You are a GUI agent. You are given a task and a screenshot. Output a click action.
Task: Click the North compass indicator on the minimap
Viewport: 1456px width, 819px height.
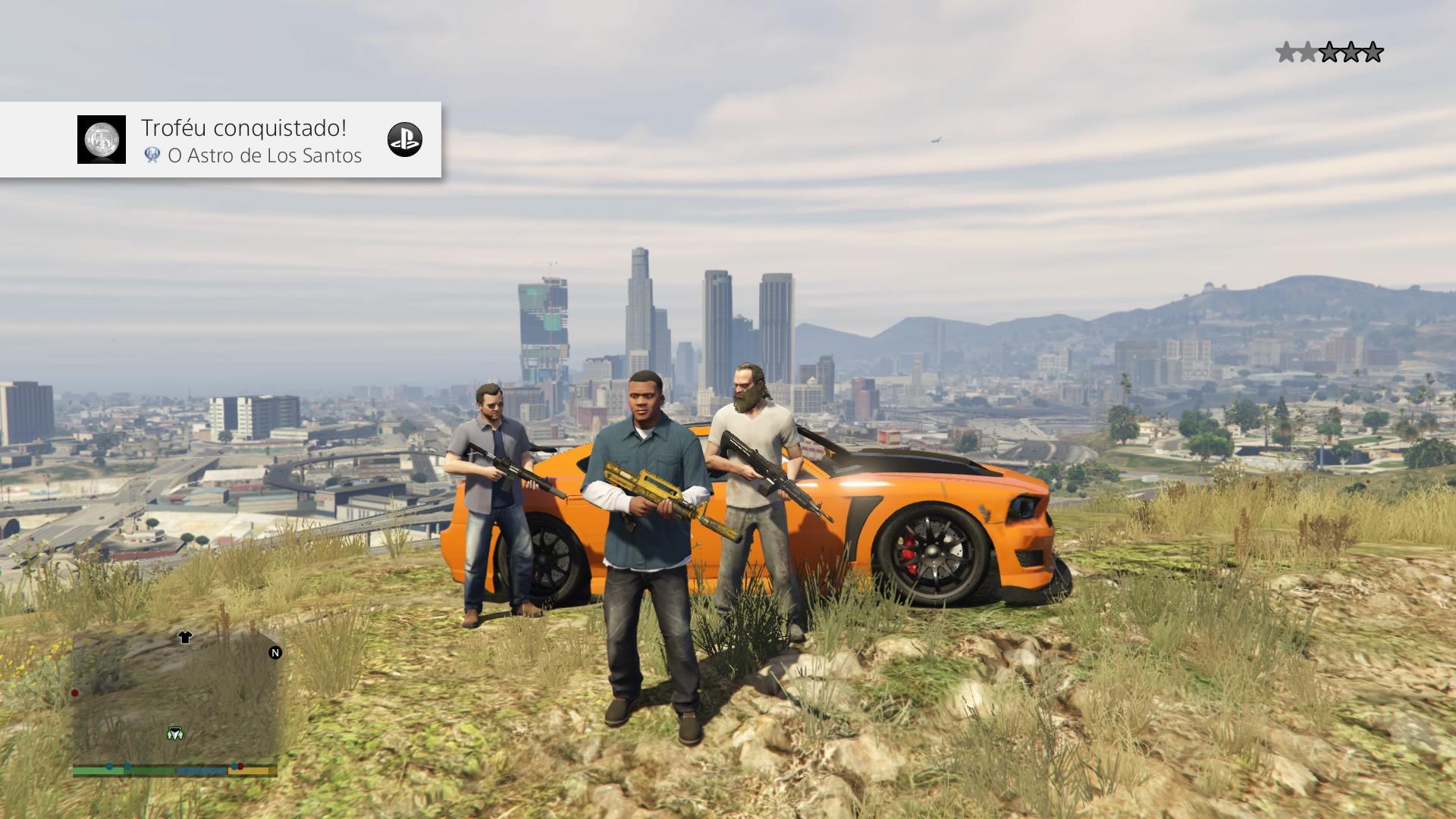[x=275, y=653]
